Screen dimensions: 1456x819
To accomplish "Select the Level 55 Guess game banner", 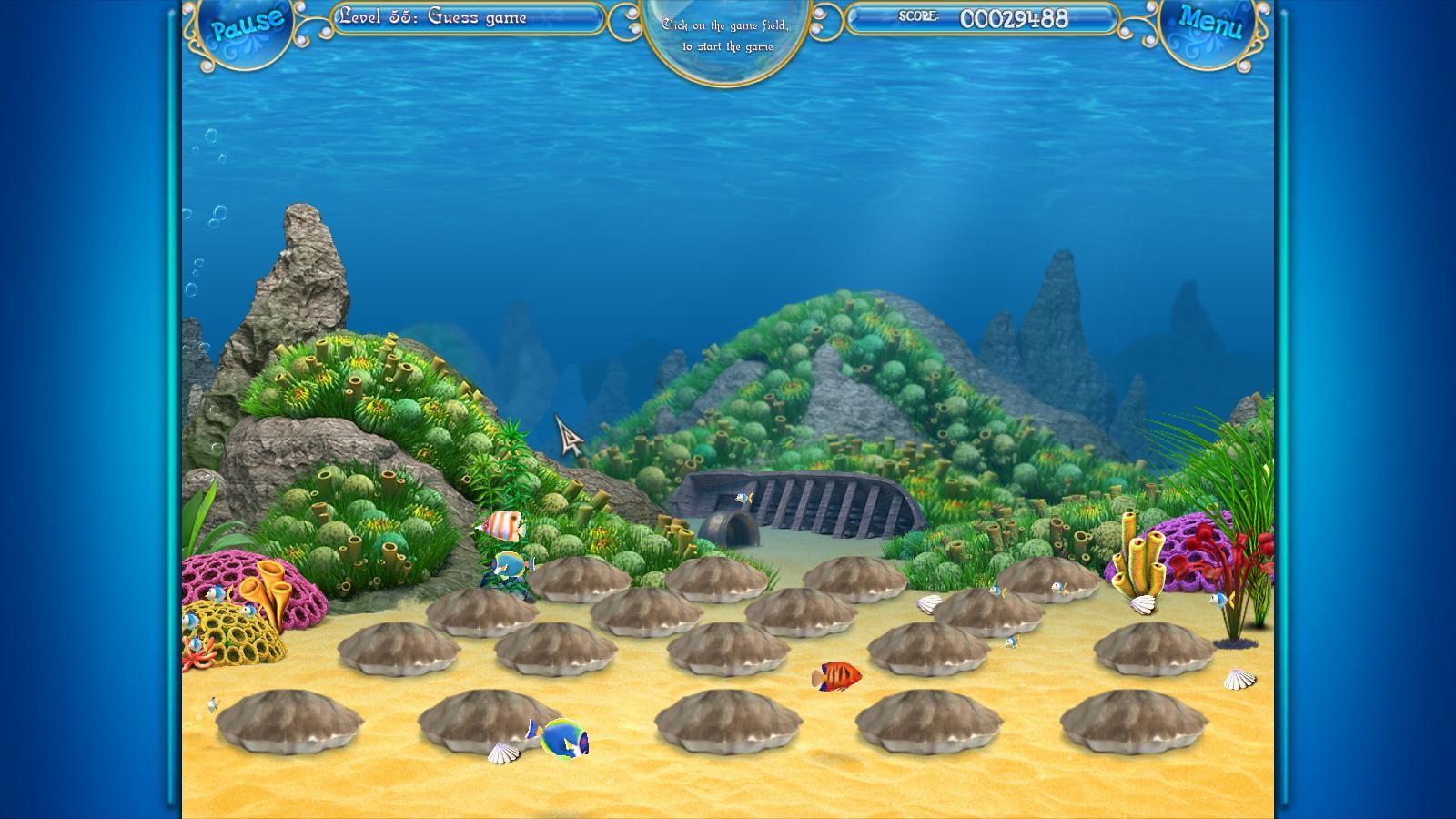I will tap(434, 15).
